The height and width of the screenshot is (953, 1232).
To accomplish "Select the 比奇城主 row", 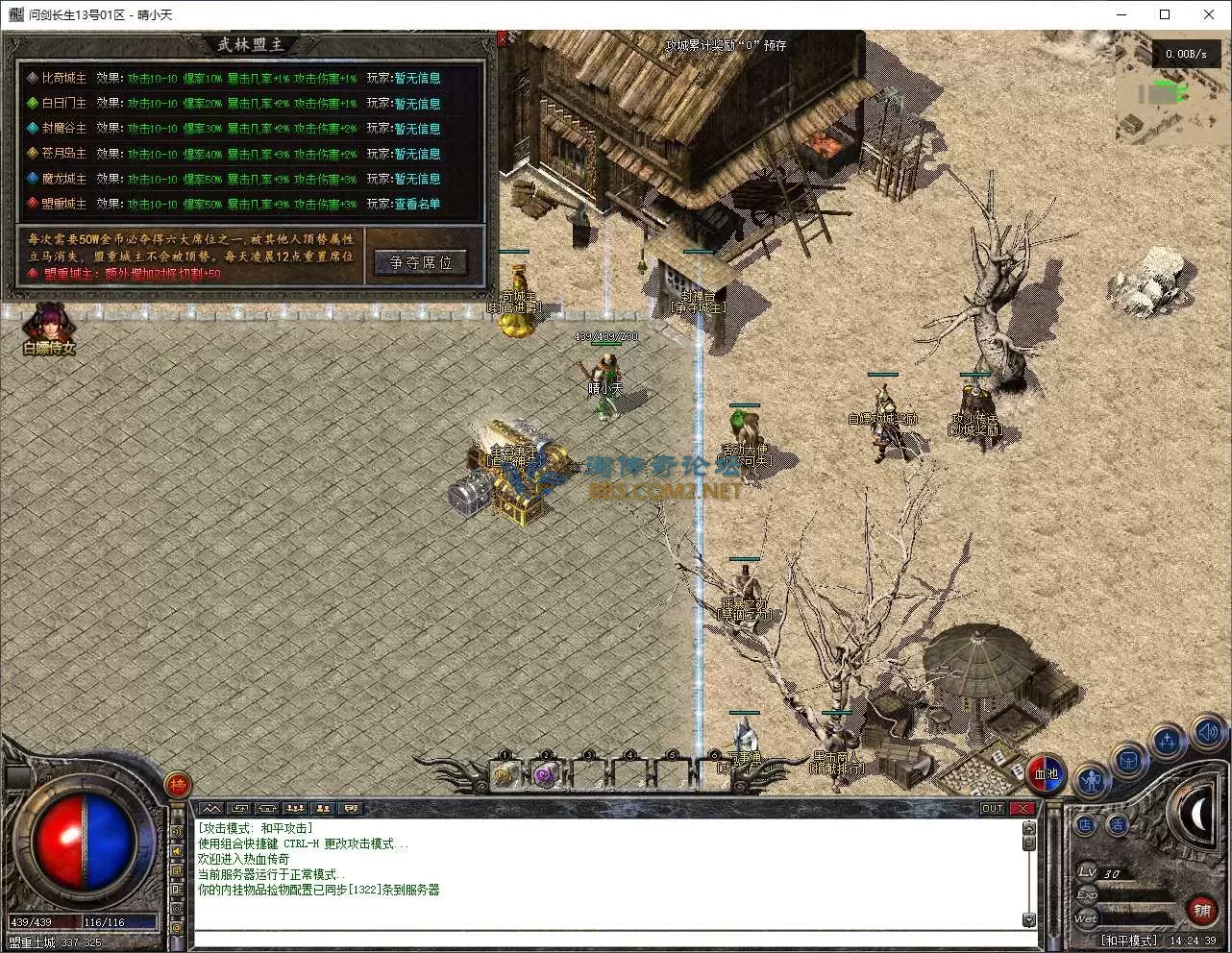I will coord(63,78).
